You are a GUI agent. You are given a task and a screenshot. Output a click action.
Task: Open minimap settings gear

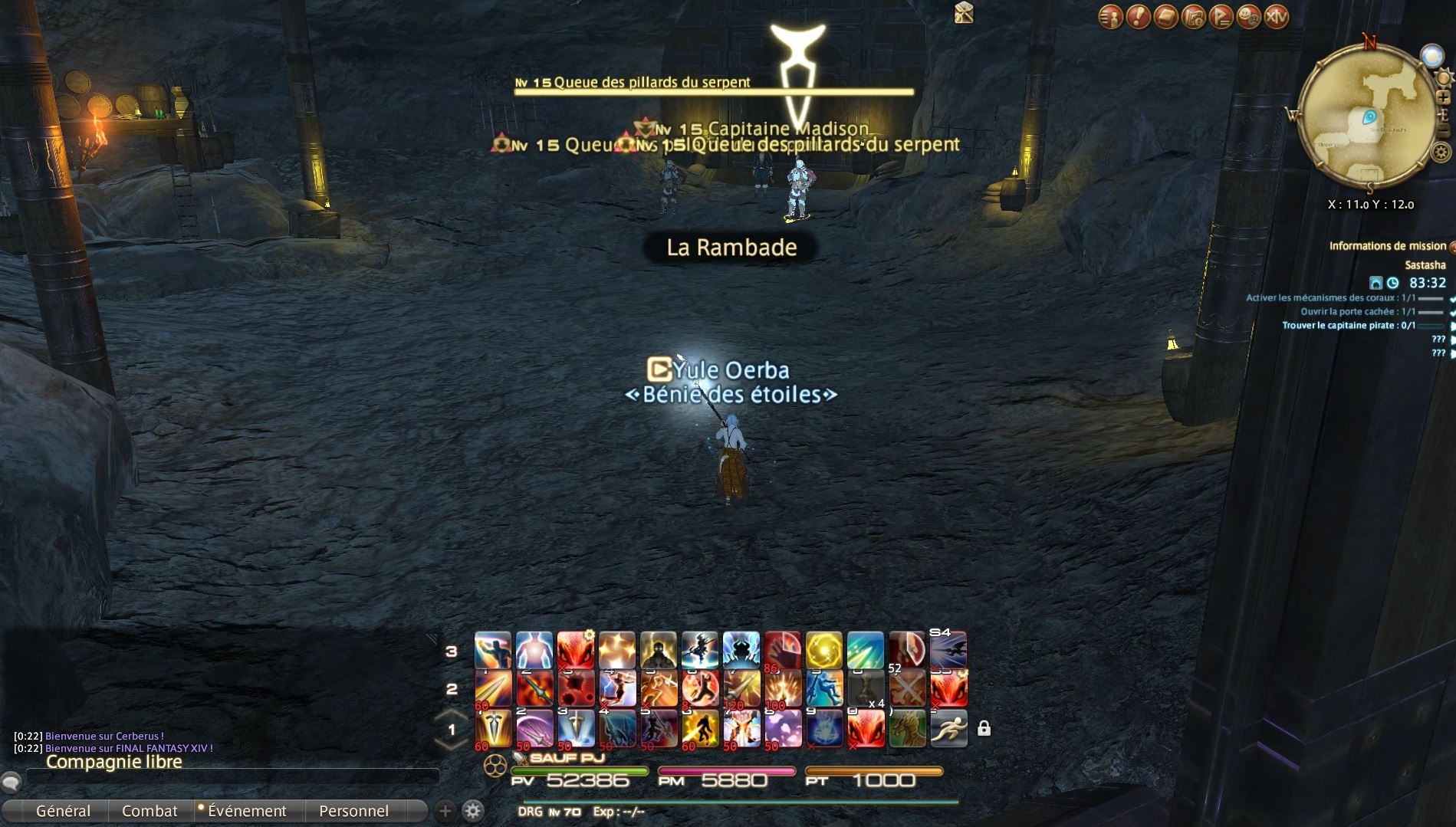click(1441, 153)
